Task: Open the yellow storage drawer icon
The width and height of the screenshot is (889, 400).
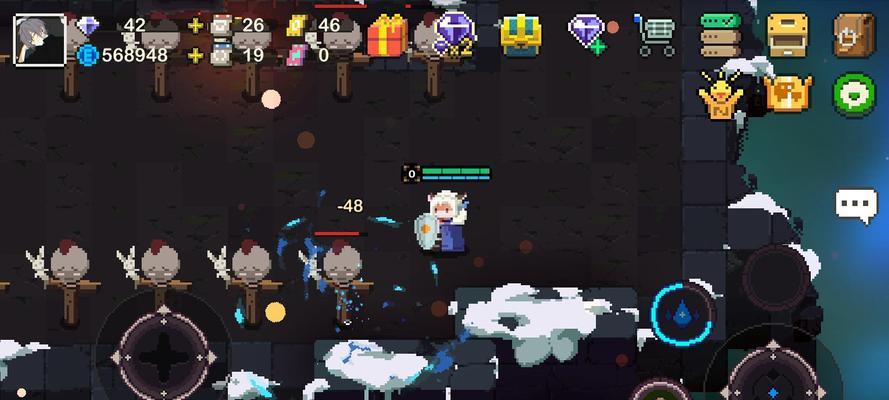Action: (787, 35)
